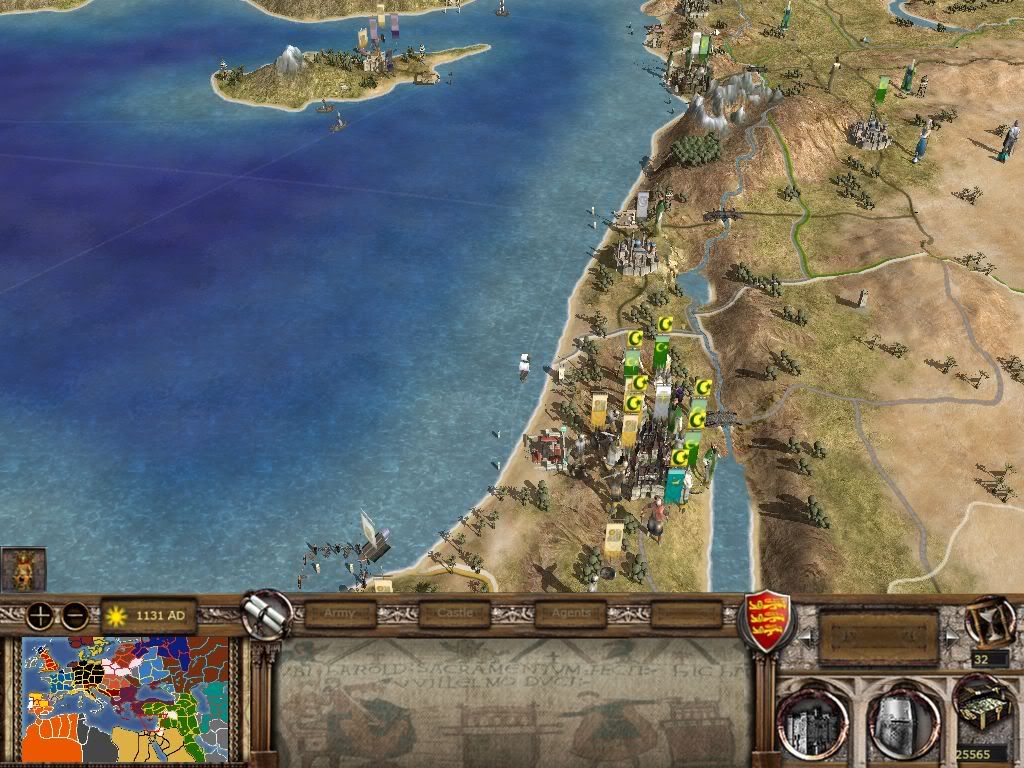Switch to the Army tab
This screenshot has width=1024, height=768.
coord(340,613)
